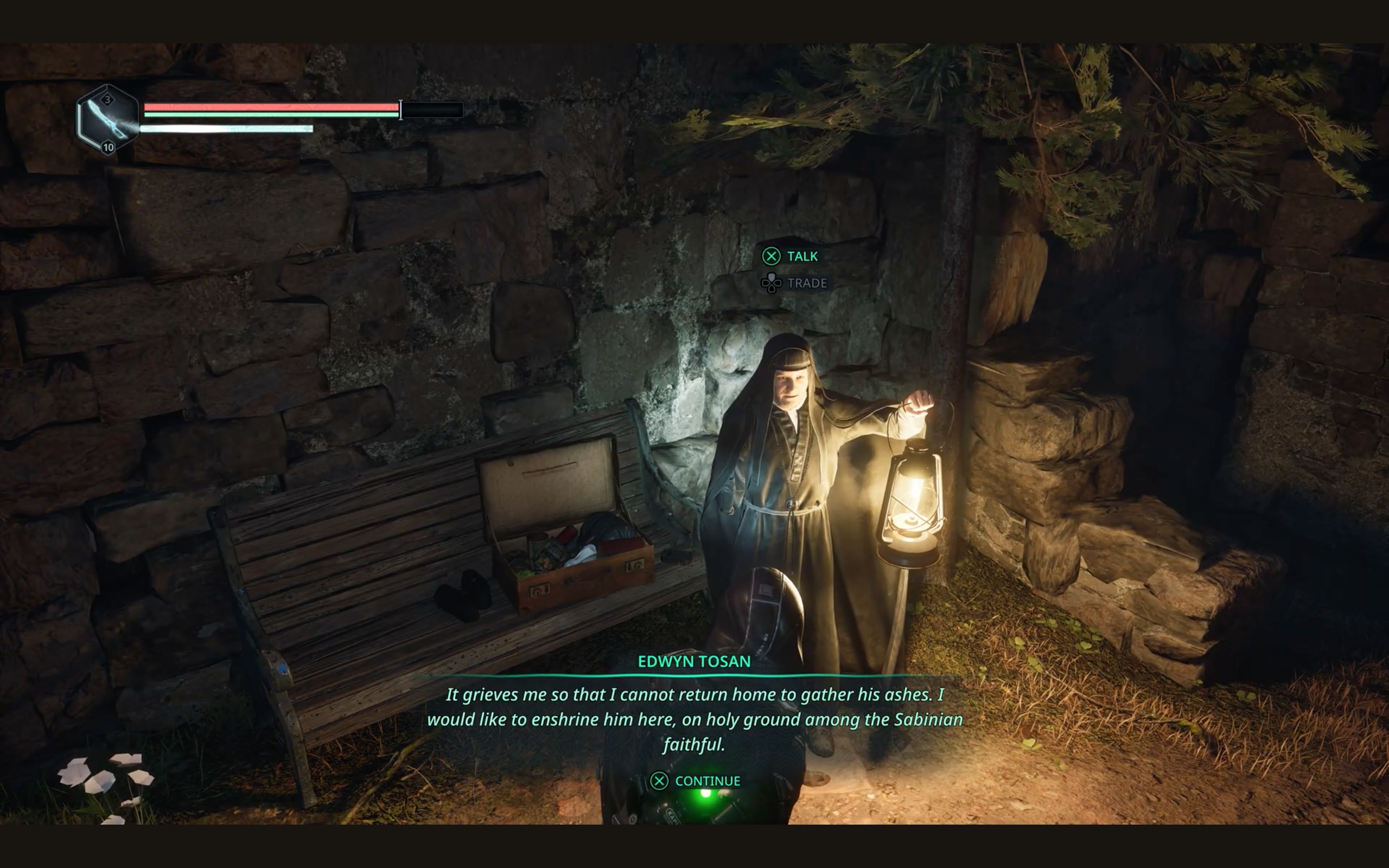1389x868 pixels.
Task: Select the equipped weapon hexagon icon
Action: tap(107, 119)
